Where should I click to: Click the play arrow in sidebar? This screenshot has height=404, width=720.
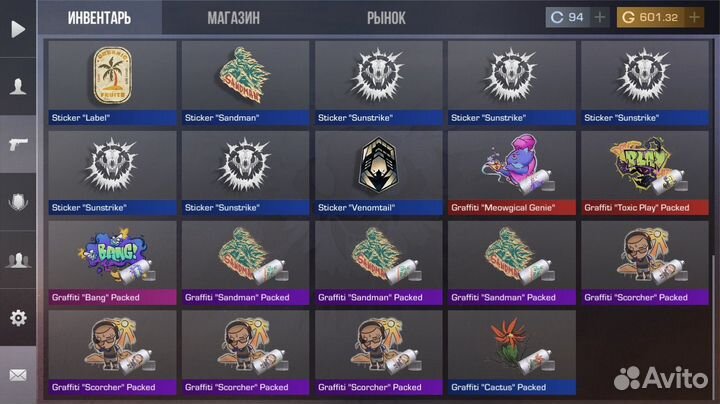tap(17, 29)
